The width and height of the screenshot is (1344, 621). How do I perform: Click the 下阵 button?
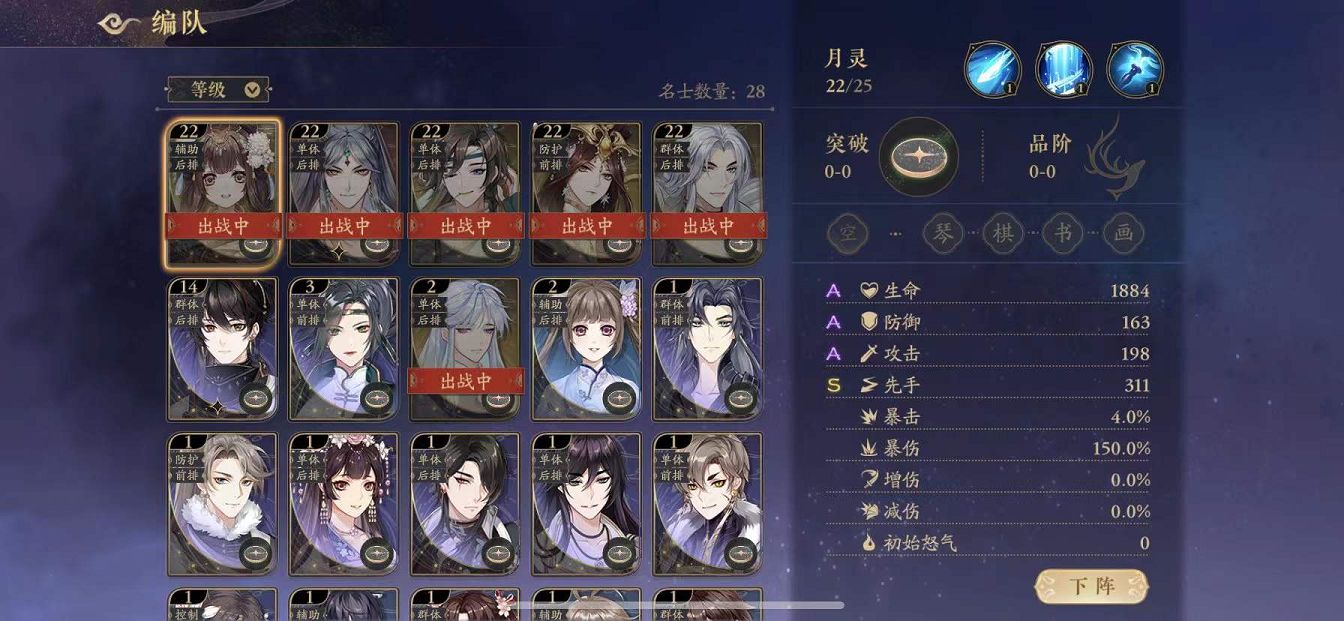tap(1091, 586)
